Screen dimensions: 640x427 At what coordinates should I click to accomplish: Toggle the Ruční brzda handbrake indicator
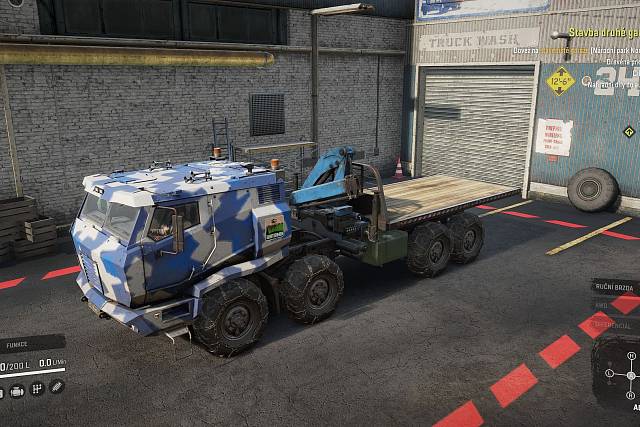[x=612, y=287]
